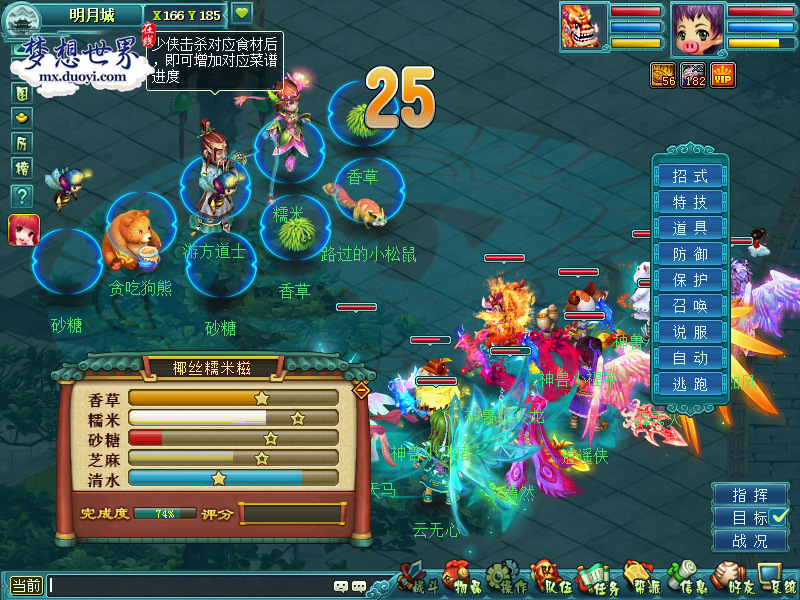Open the 道具 item command

[690, 228]
